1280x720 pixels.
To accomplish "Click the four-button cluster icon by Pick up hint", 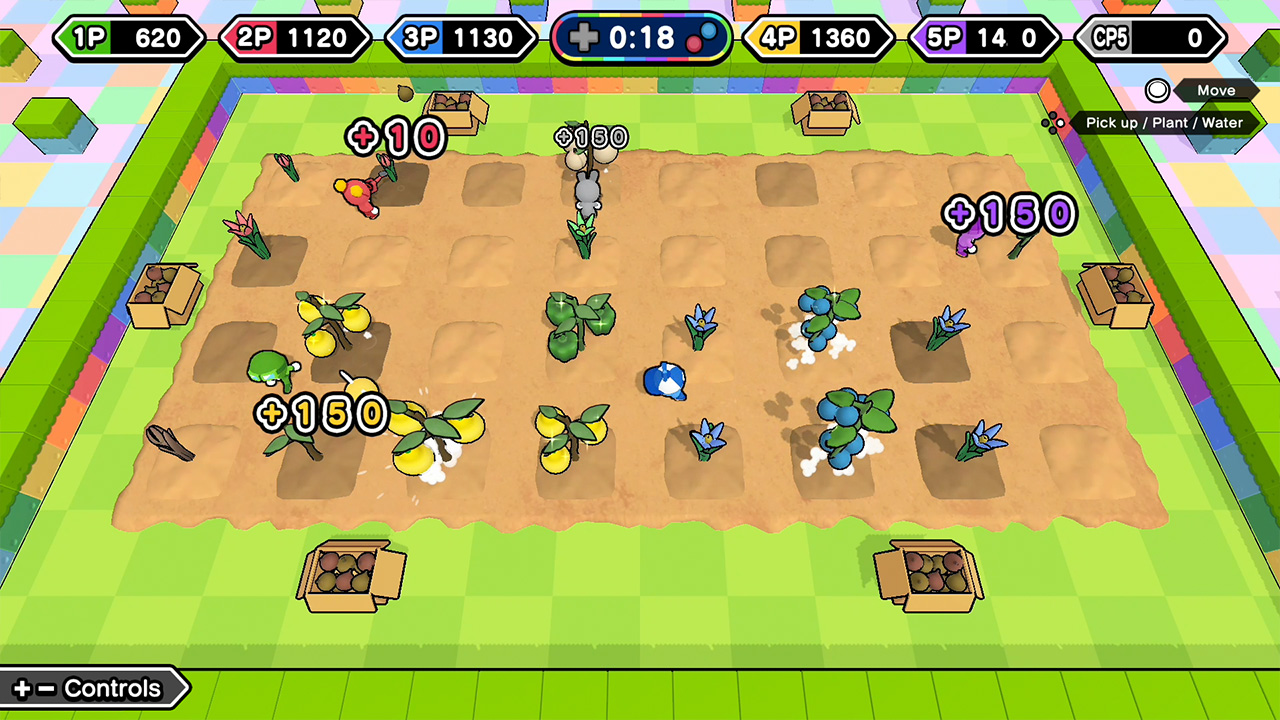I will click(x=1053, y=123).
